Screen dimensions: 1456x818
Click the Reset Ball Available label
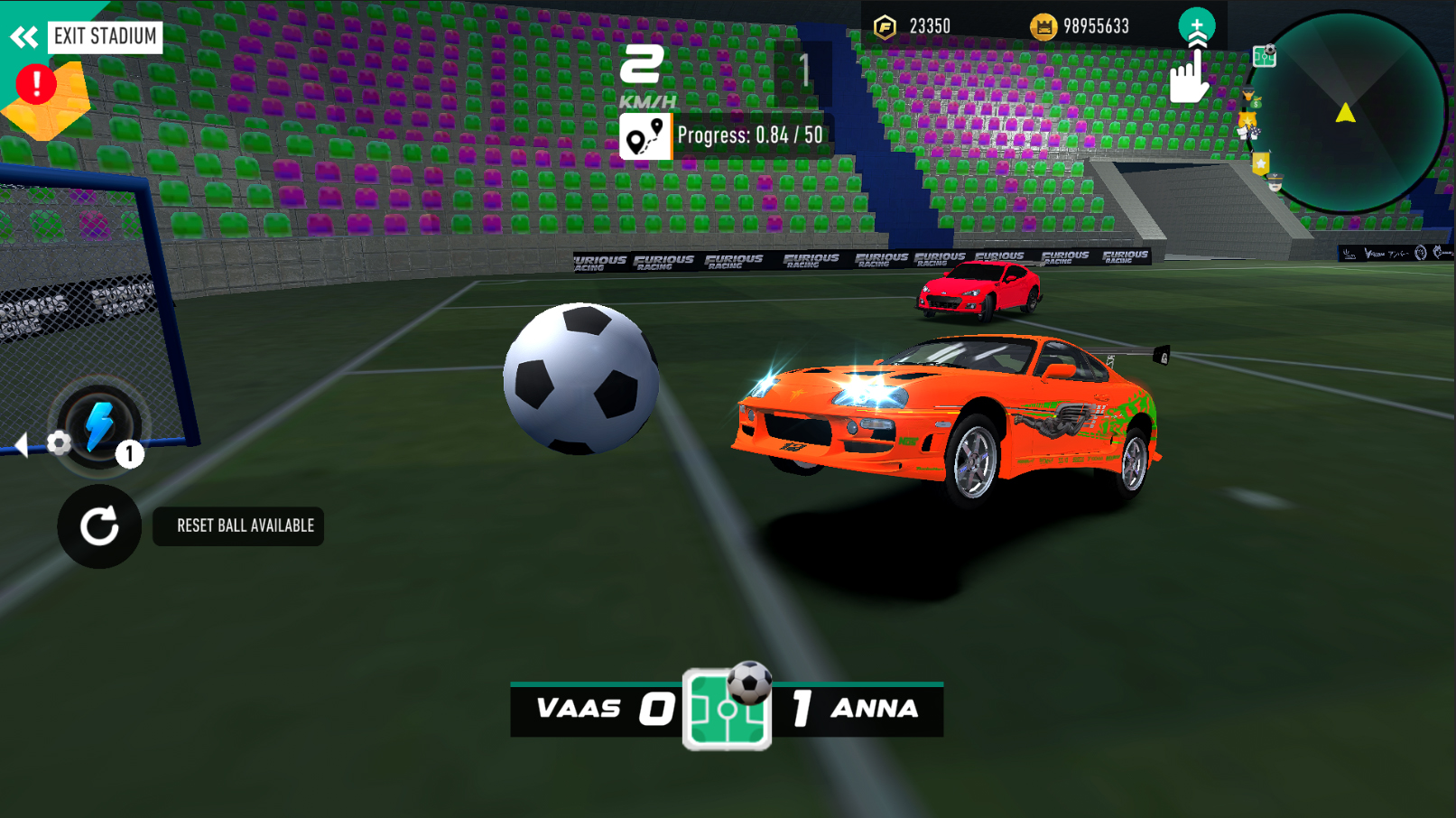[237, 526]
